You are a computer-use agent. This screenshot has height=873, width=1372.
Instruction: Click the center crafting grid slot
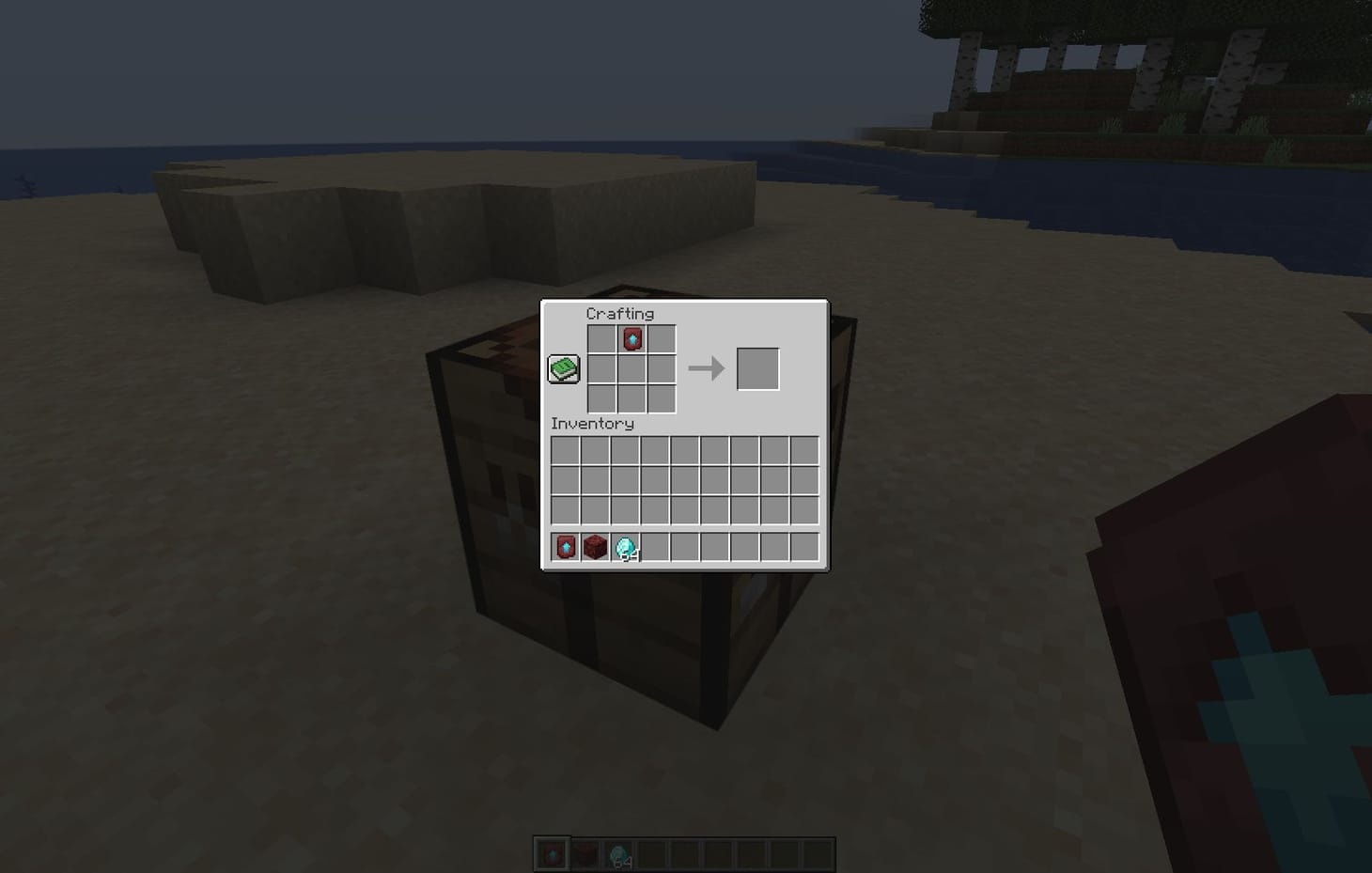pos(631,370)
